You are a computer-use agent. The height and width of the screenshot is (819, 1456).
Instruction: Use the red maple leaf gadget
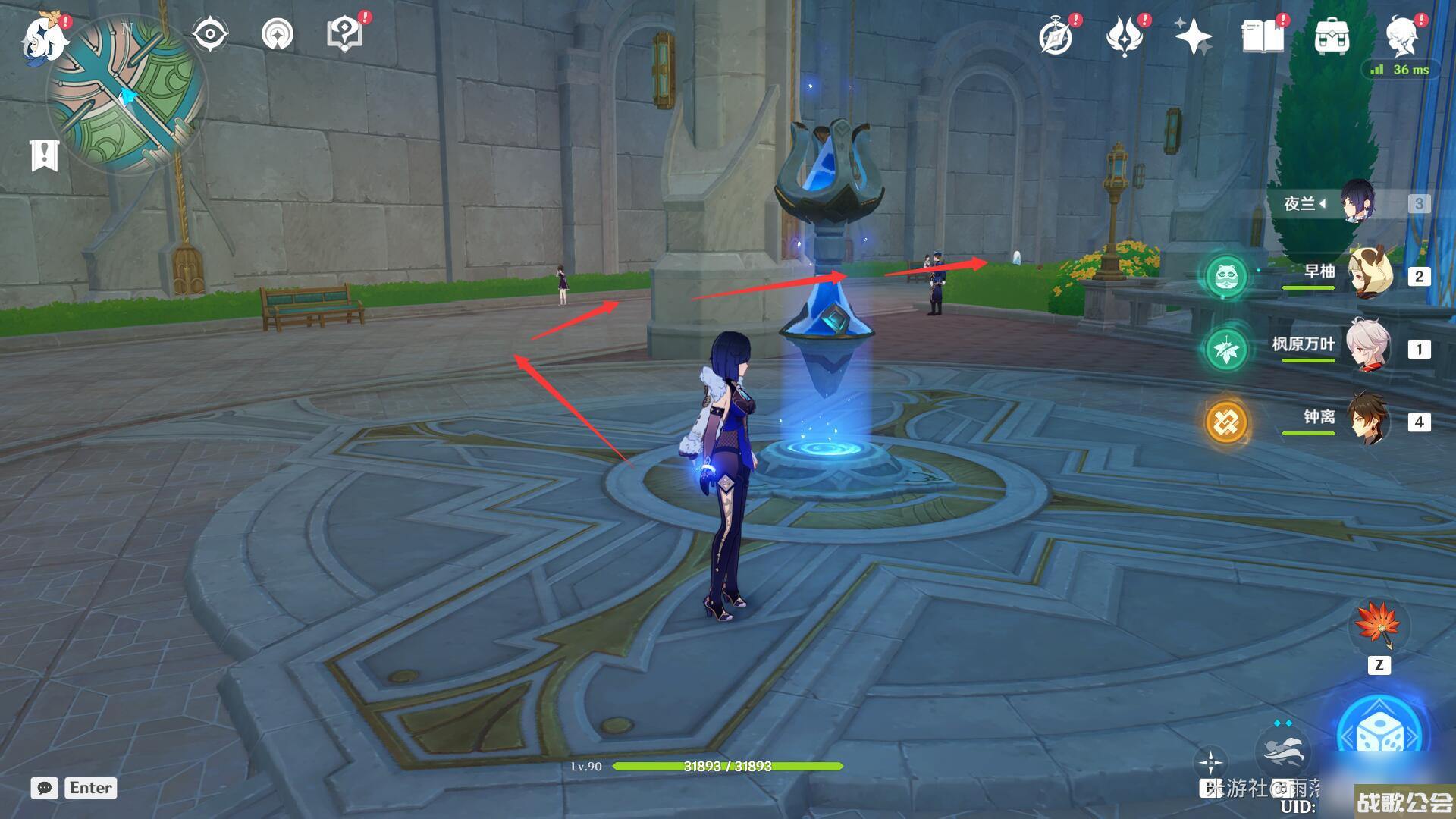1379,626
